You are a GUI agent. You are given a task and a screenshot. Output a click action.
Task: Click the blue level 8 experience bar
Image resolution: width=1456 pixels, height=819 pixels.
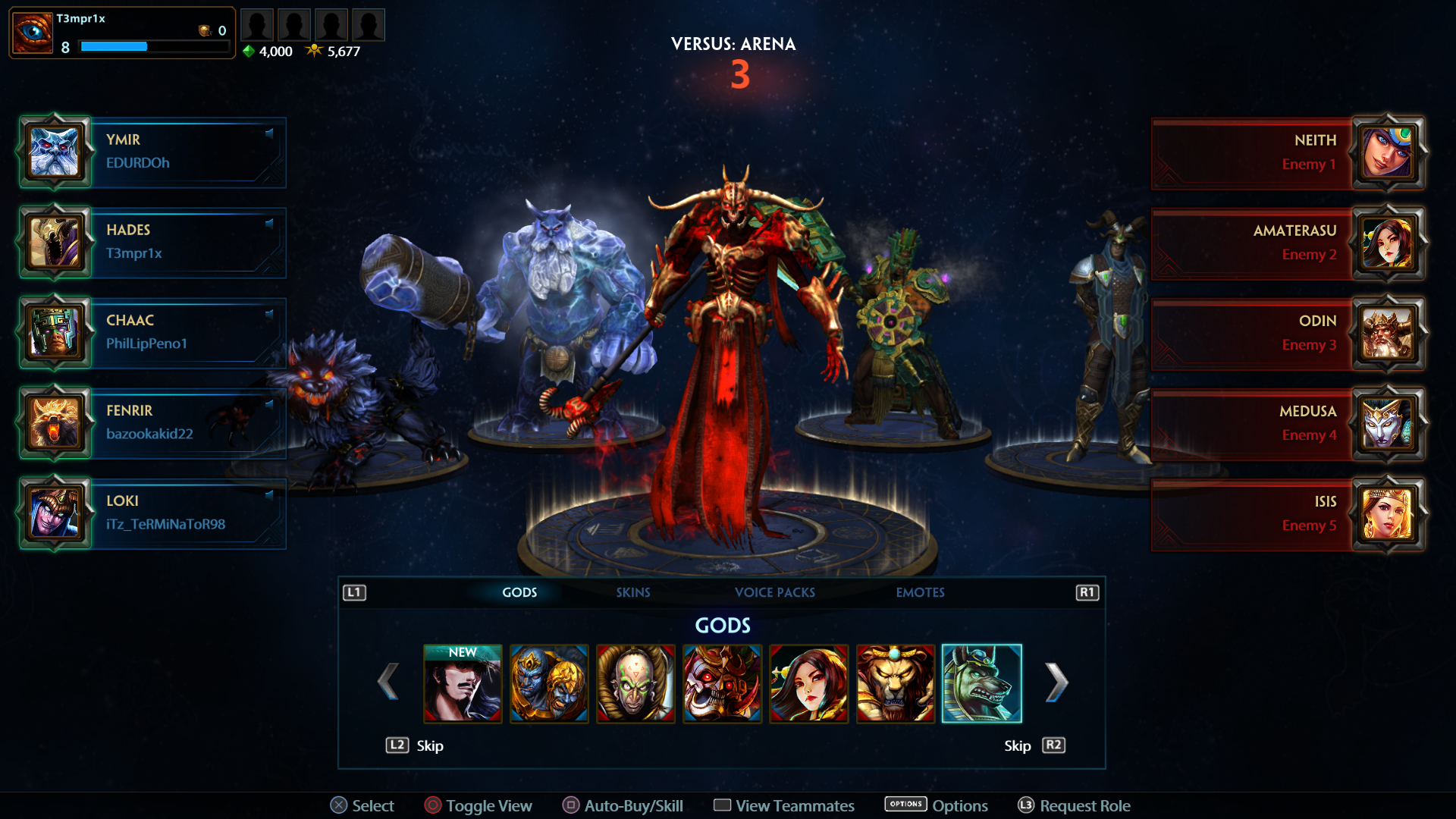point(114,47)
